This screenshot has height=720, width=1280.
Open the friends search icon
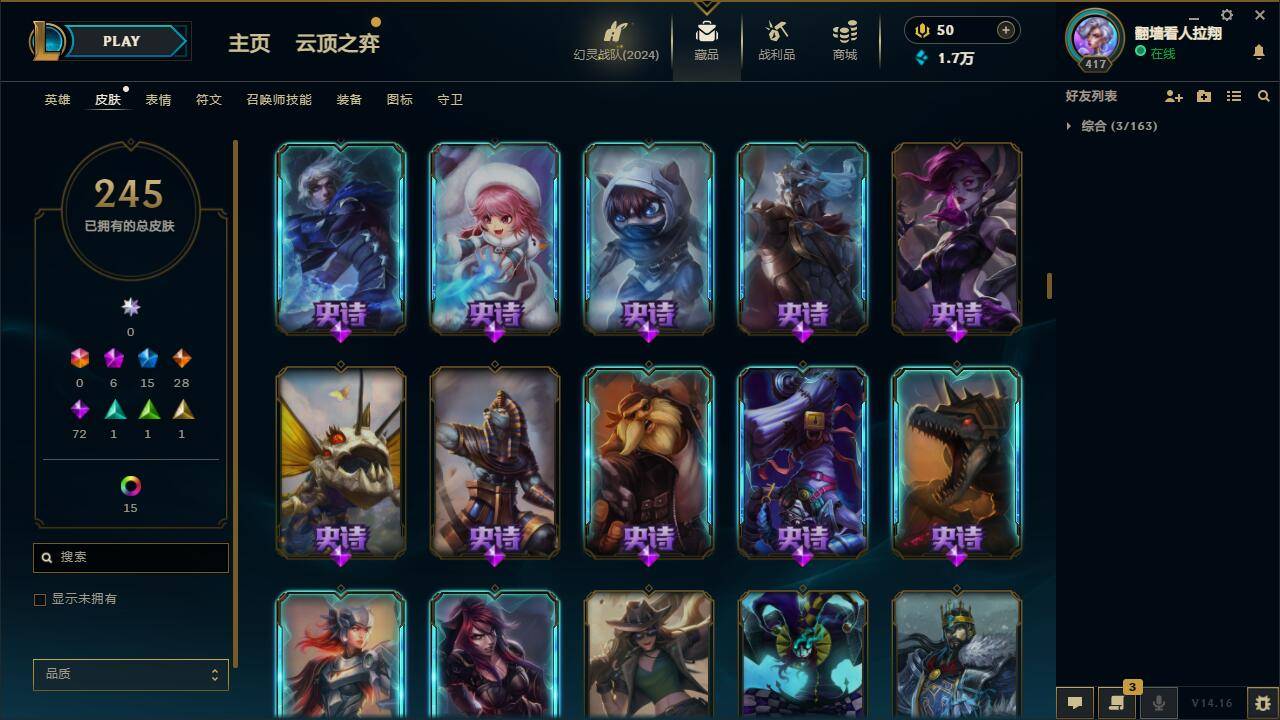pos(1263,96)
